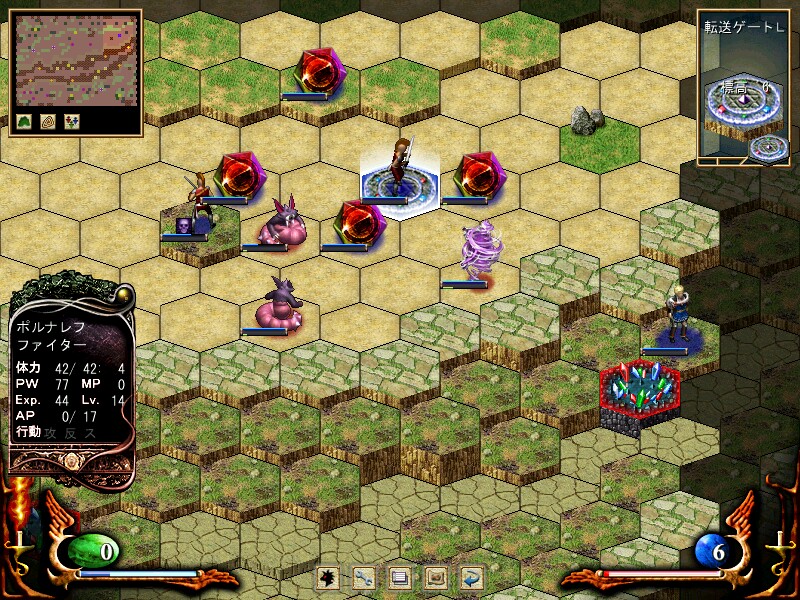The image size is (800, 600).
Task: Open the parchment map toolbar button
Action: coord(436,577)
